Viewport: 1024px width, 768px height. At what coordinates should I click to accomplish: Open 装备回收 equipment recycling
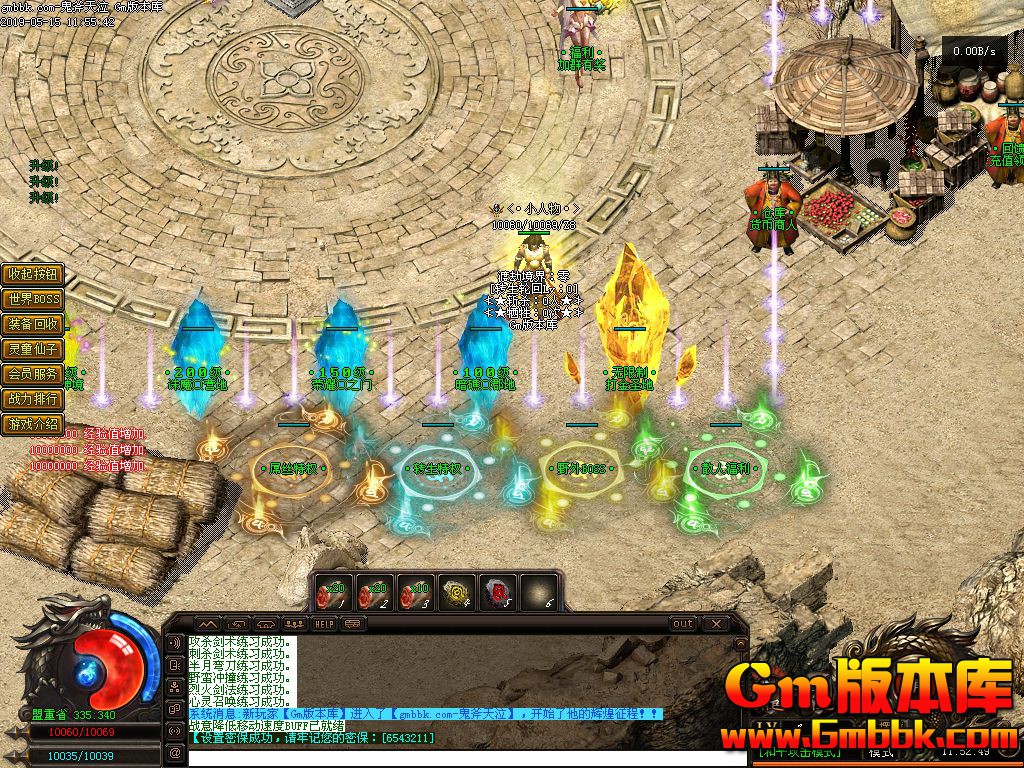pos(33,324)
